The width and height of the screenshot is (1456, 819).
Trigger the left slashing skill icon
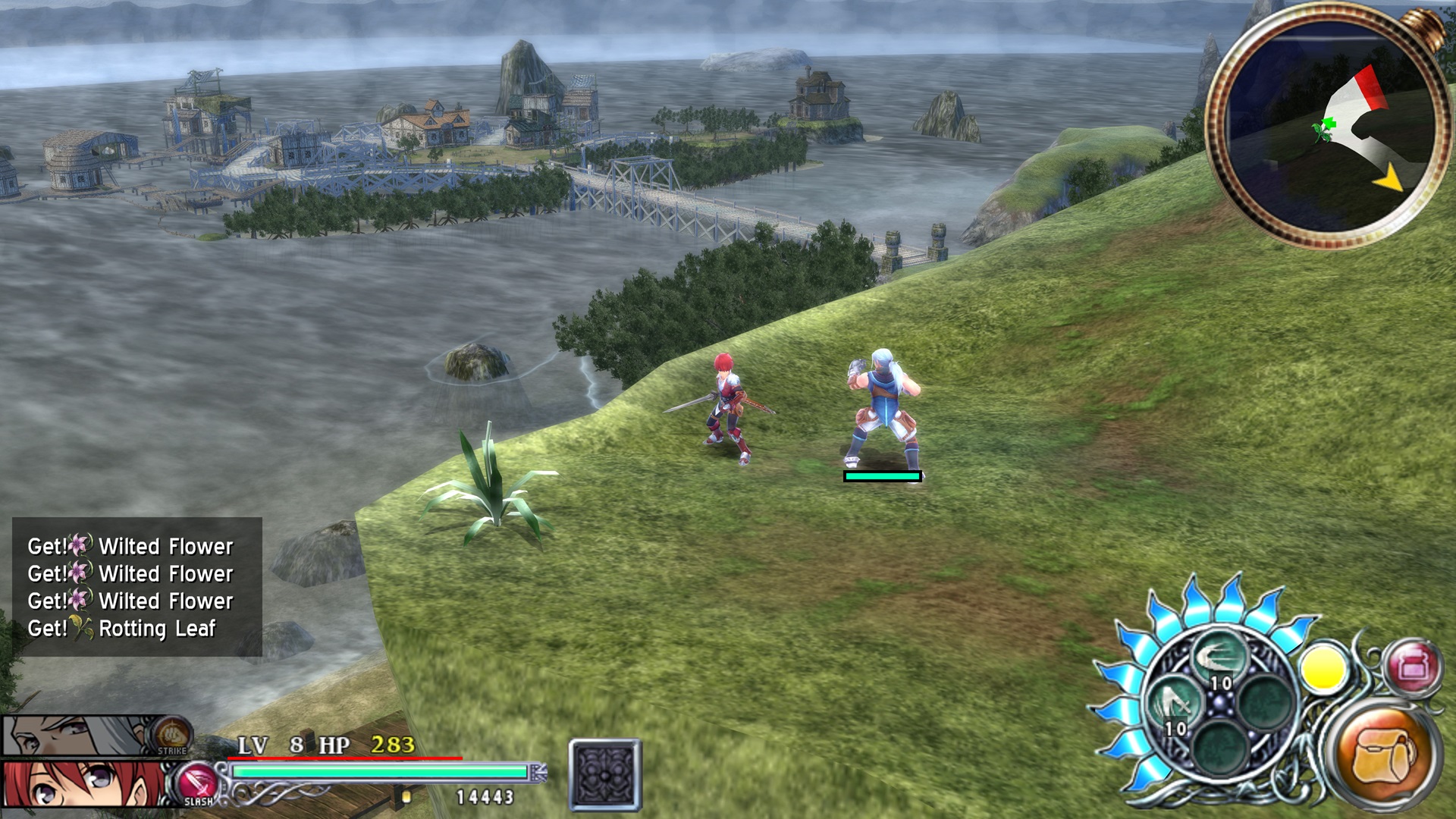click(x=1172, y=704)
